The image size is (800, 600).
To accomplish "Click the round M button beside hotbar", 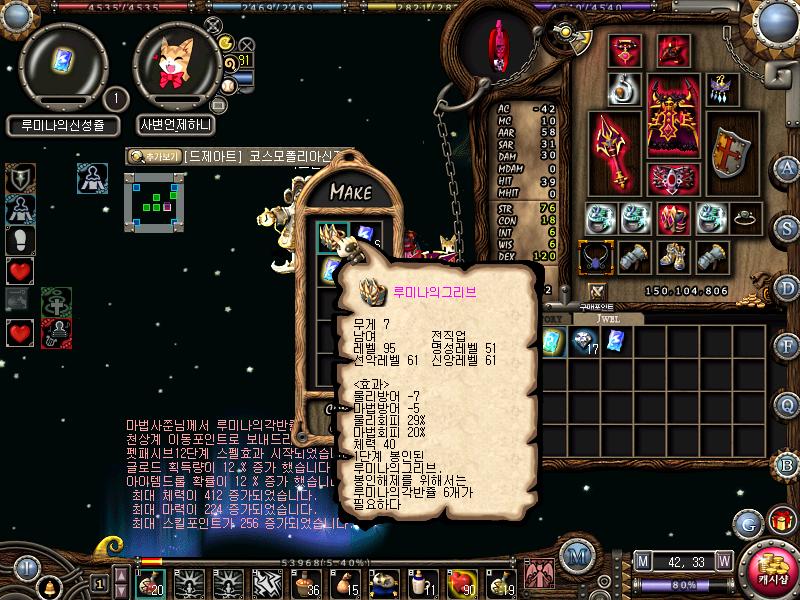I will click(575, 557).
